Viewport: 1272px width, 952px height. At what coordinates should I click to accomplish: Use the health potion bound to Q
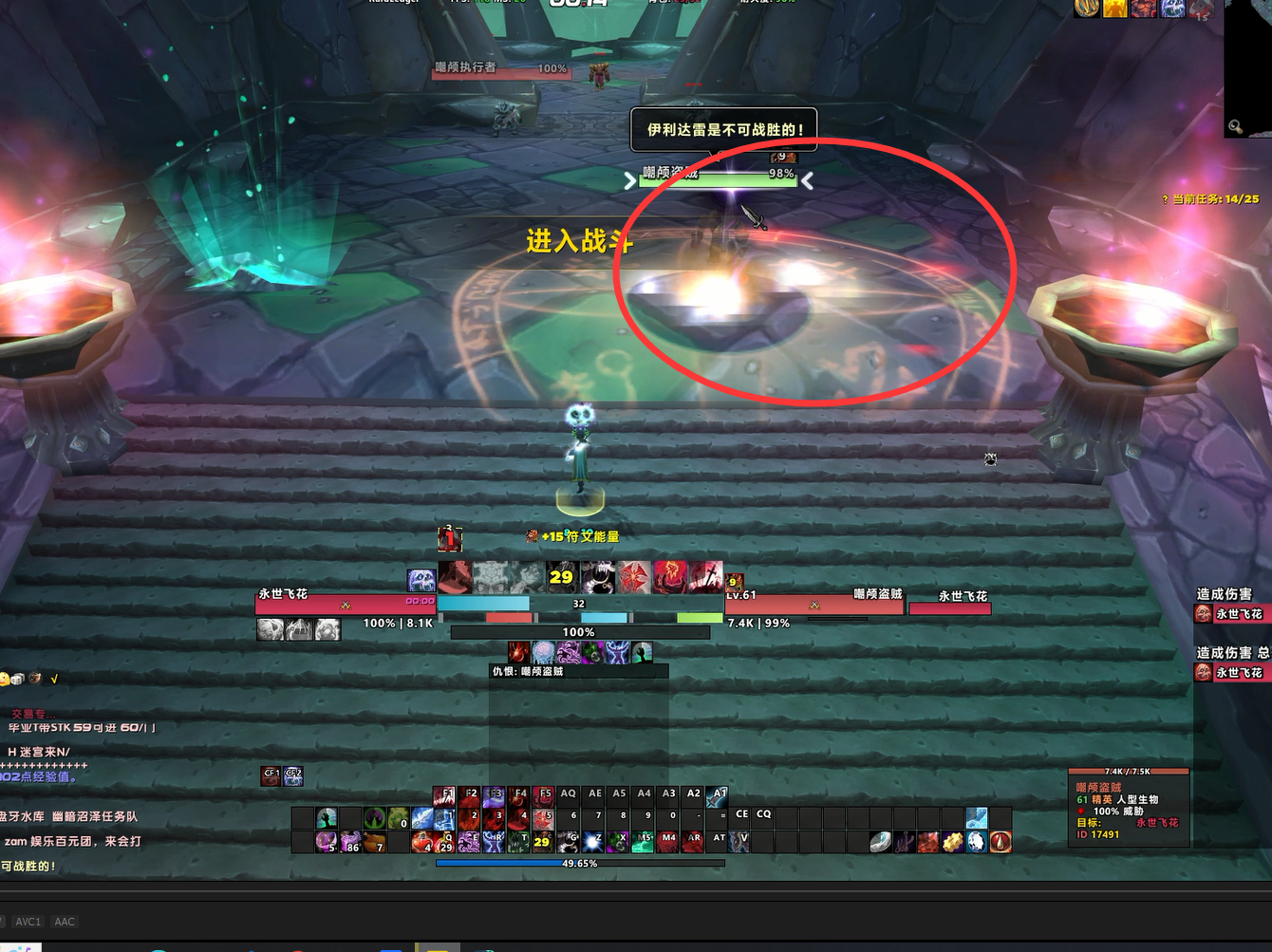point(445,843)
